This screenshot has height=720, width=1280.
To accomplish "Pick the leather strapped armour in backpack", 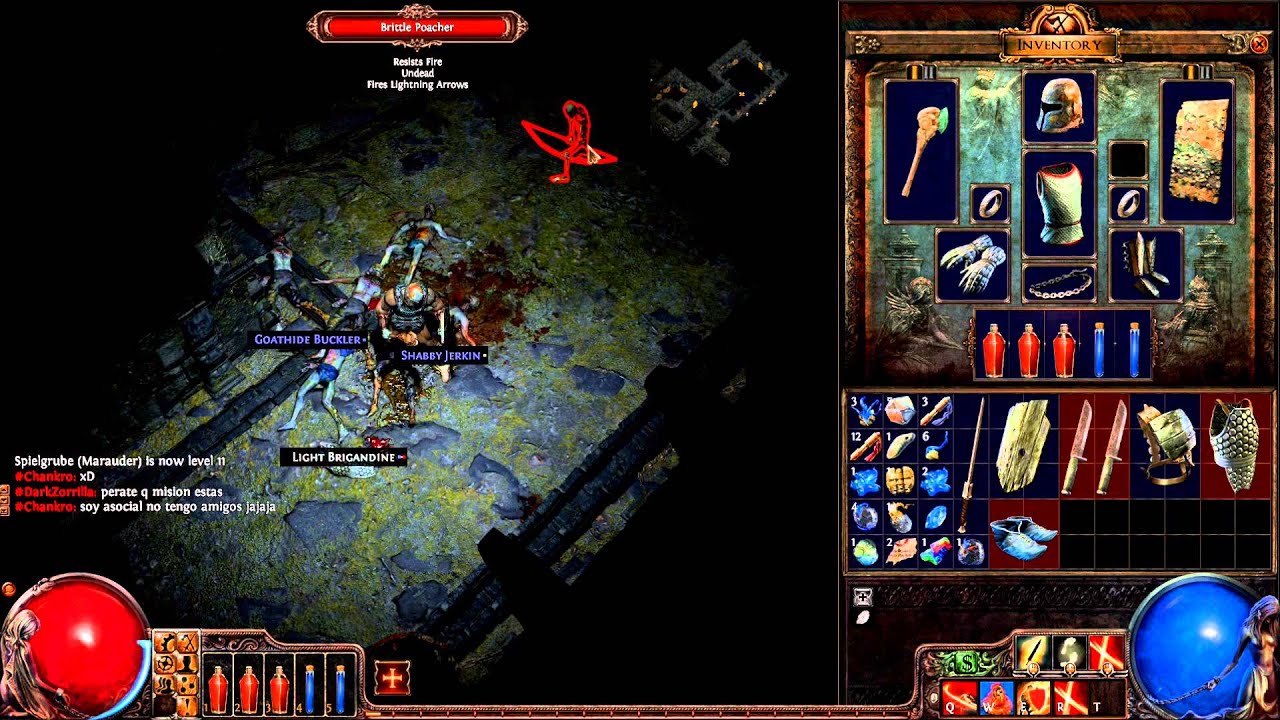I will 1164,445.
